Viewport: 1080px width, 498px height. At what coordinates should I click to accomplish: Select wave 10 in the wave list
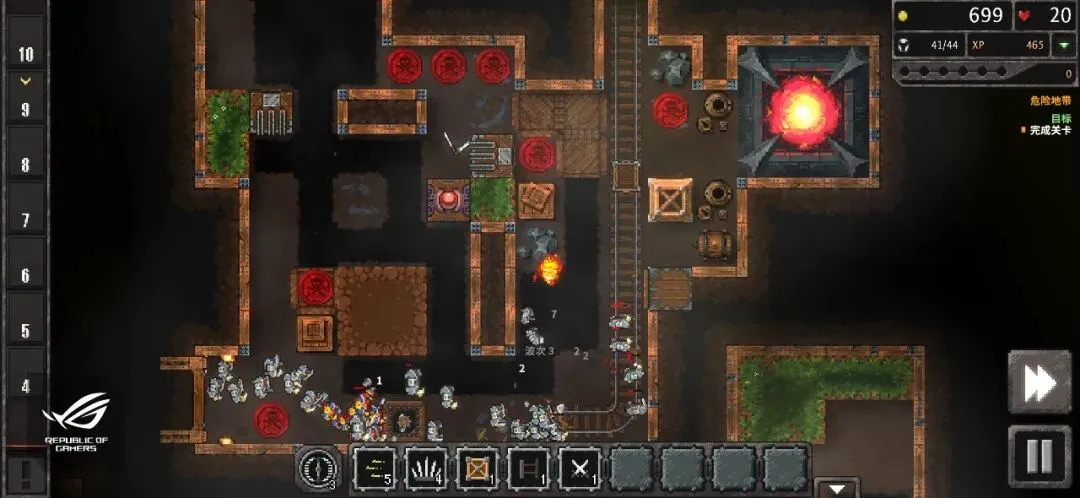(26, 55)
